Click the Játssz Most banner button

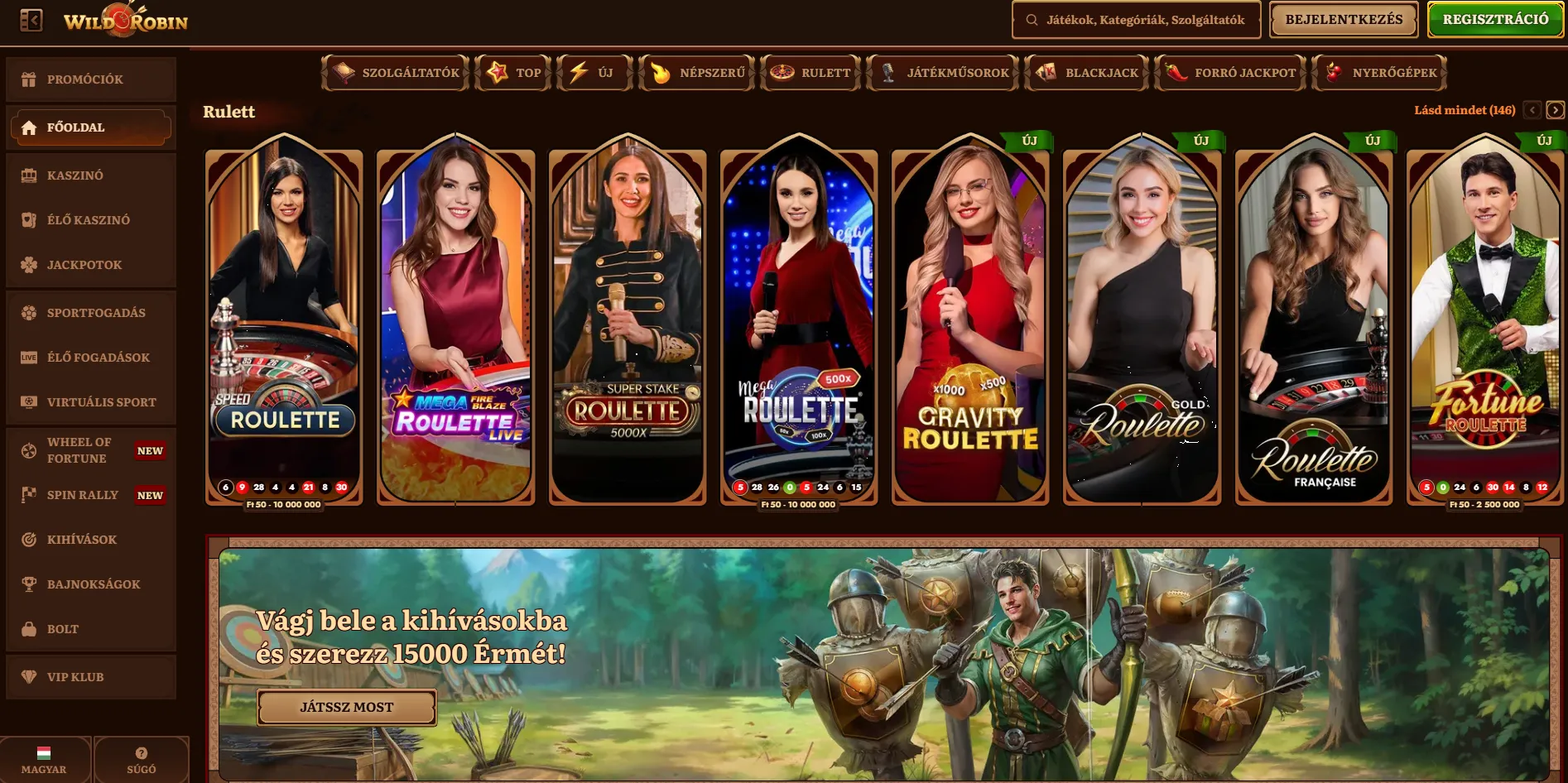click(x=346, y=707)
